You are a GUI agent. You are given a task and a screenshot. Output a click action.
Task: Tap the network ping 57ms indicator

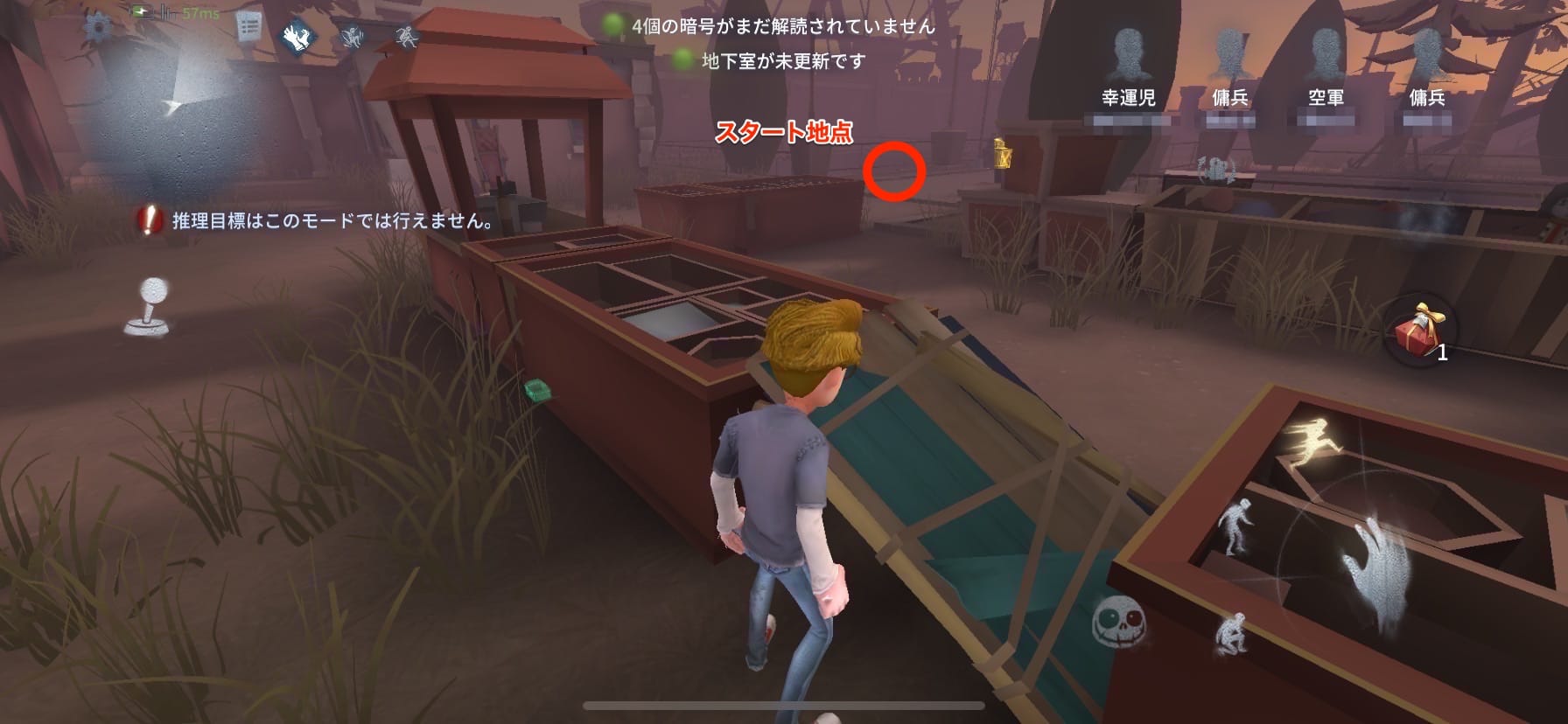[x=199, y=14]
